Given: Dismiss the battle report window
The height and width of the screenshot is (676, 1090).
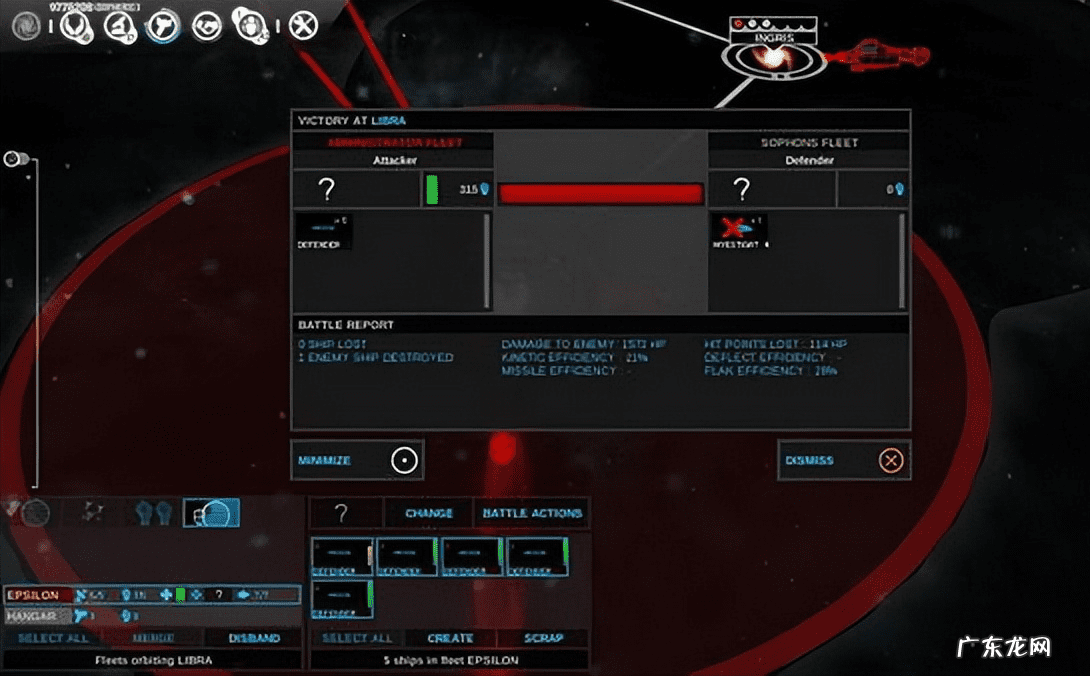Looking at the screenshot, I should click(x=843, y=460).
